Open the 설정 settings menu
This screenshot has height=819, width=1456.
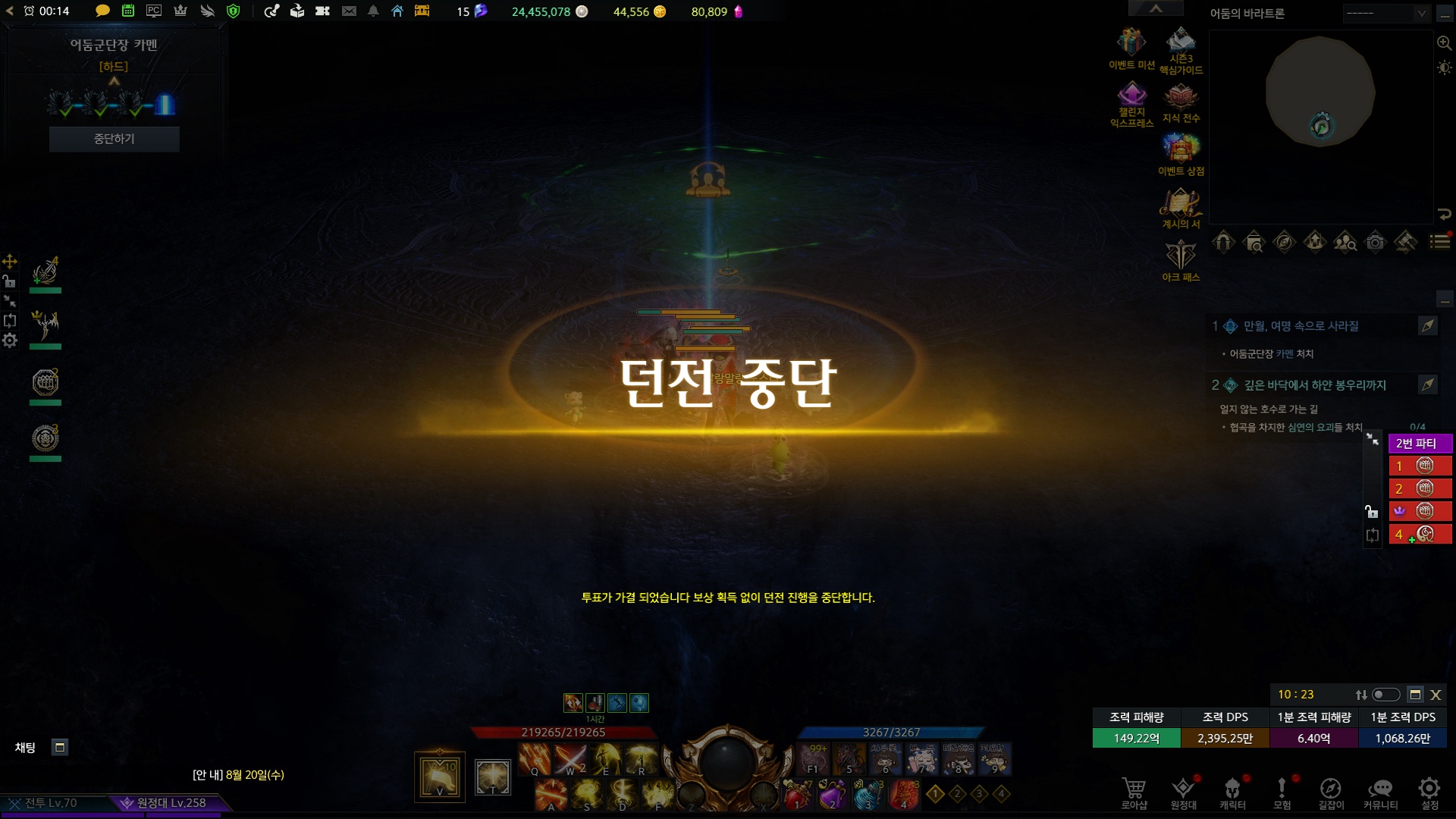[1429, 792]
